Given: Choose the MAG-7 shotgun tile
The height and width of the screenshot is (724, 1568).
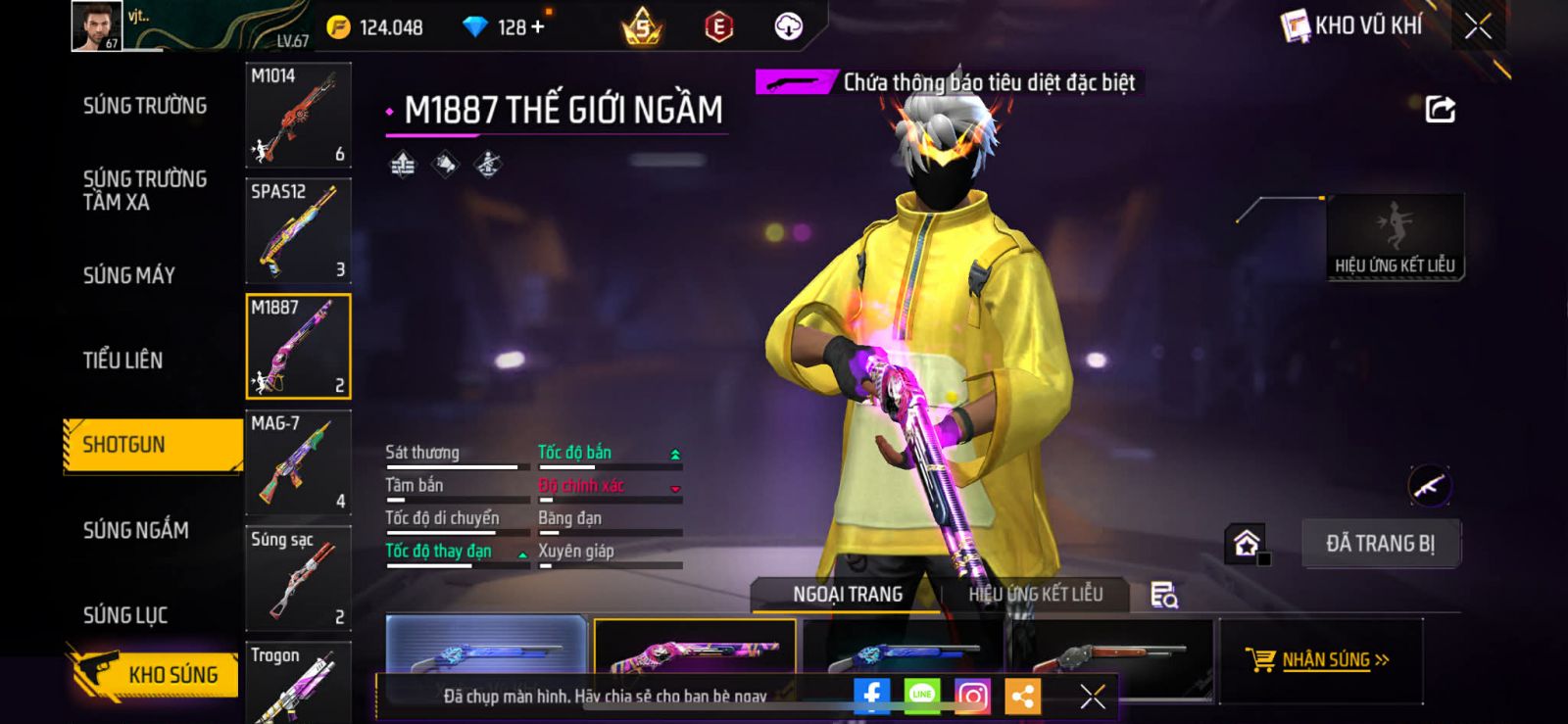Looking at the screenshot, I should (x=298, y=462).
